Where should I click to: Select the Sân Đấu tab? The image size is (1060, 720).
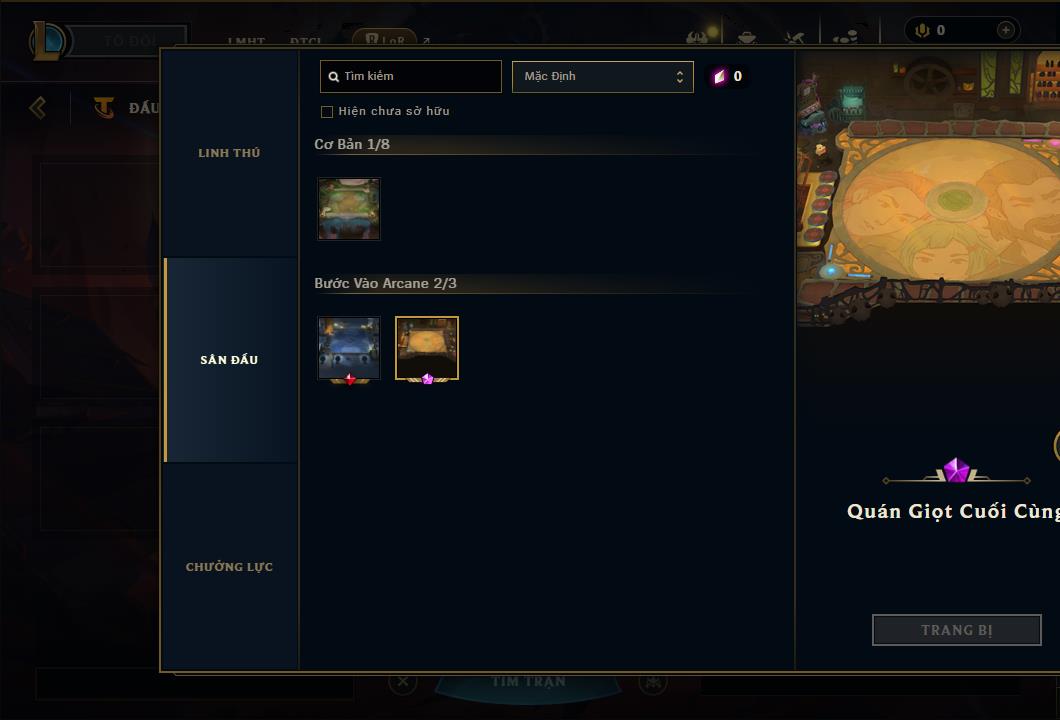point(229,360)
